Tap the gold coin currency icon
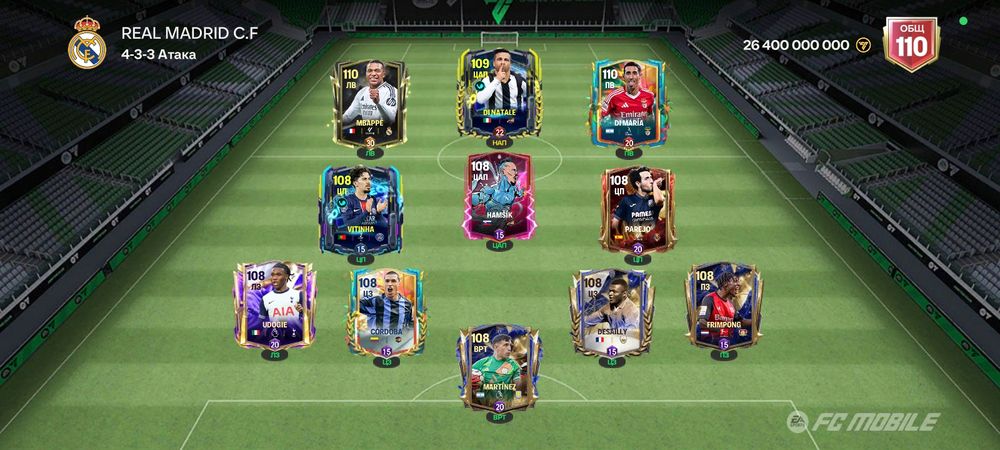1000x450 pixels. (865, 45)
